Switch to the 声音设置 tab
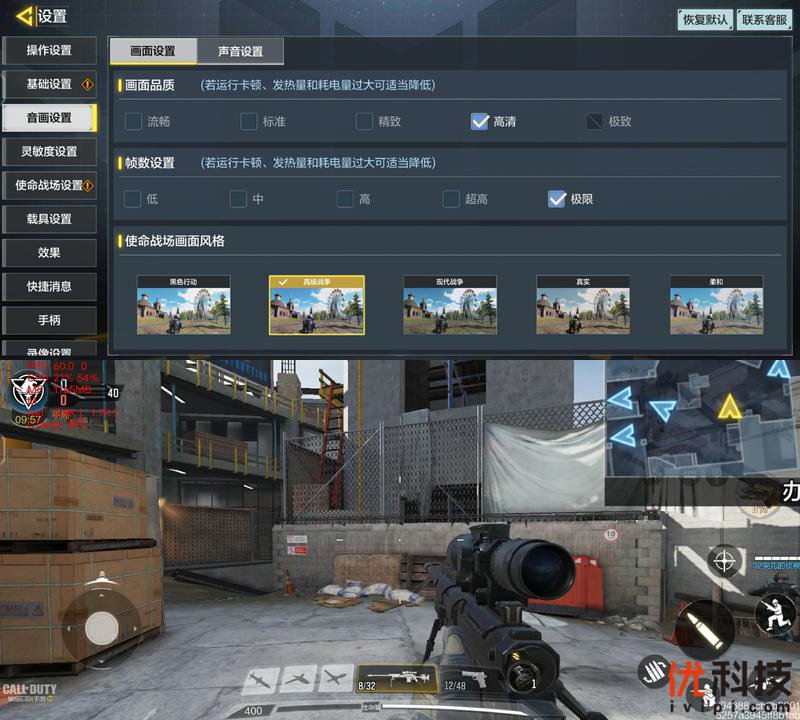800x720 pixels. point(240,51)
